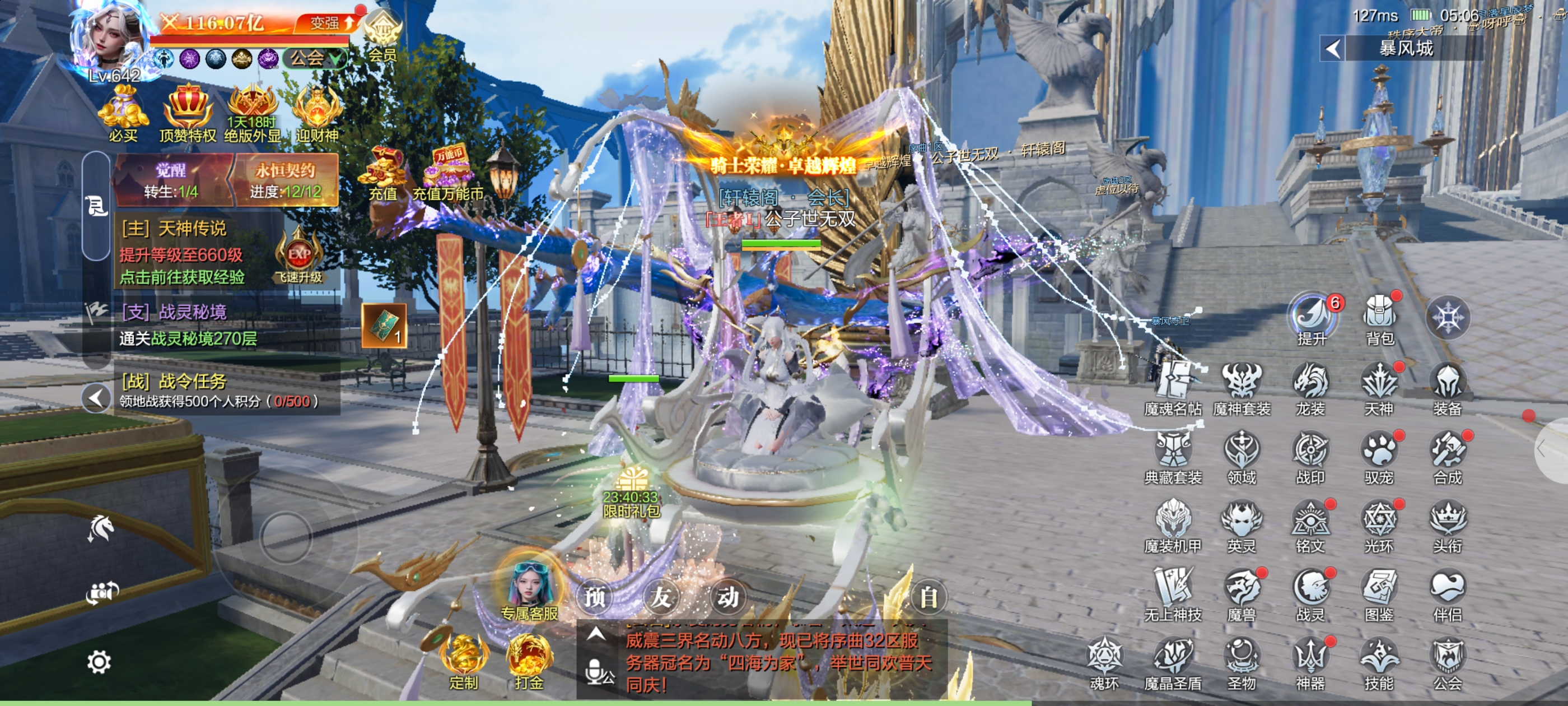Open the 伴侣 companion menu
The image size is (1568, 706).
[x=1446, y=594]
